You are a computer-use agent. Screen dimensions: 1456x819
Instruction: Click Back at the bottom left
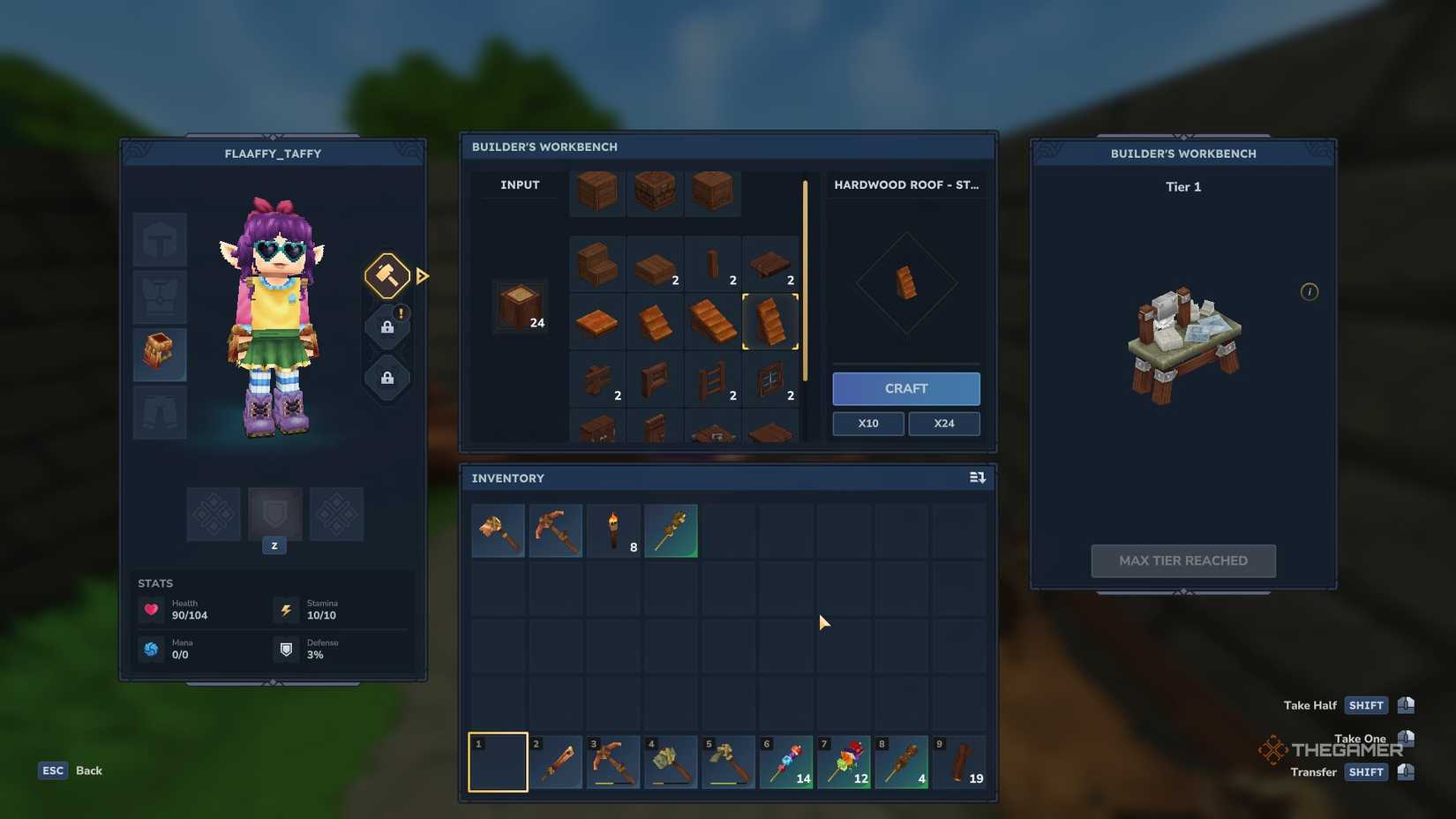pyautogui.click(x=87, y=770)
